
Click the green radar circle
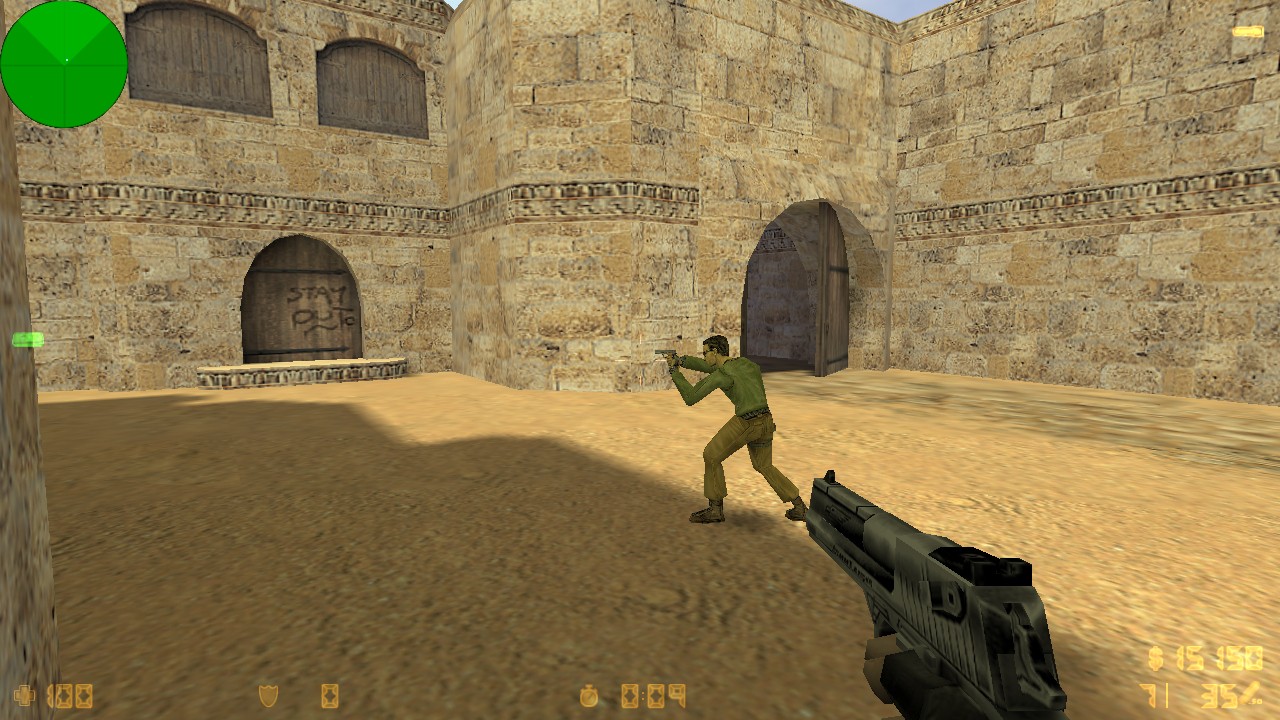click(x=63, y=65)
